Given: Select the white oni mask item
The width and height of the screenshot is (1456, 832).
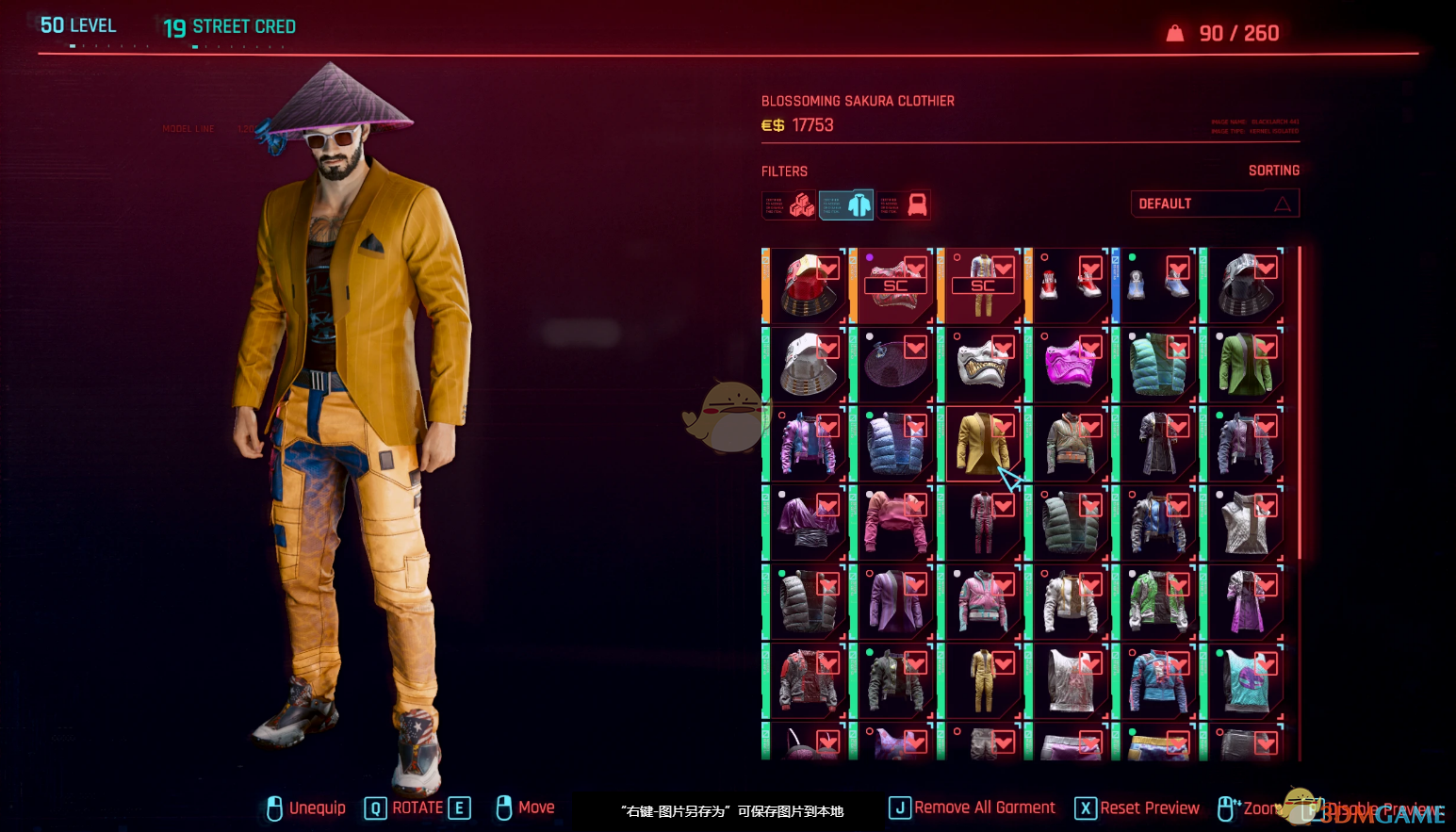Looking at the screenshot, I should (x=982, y=364).
